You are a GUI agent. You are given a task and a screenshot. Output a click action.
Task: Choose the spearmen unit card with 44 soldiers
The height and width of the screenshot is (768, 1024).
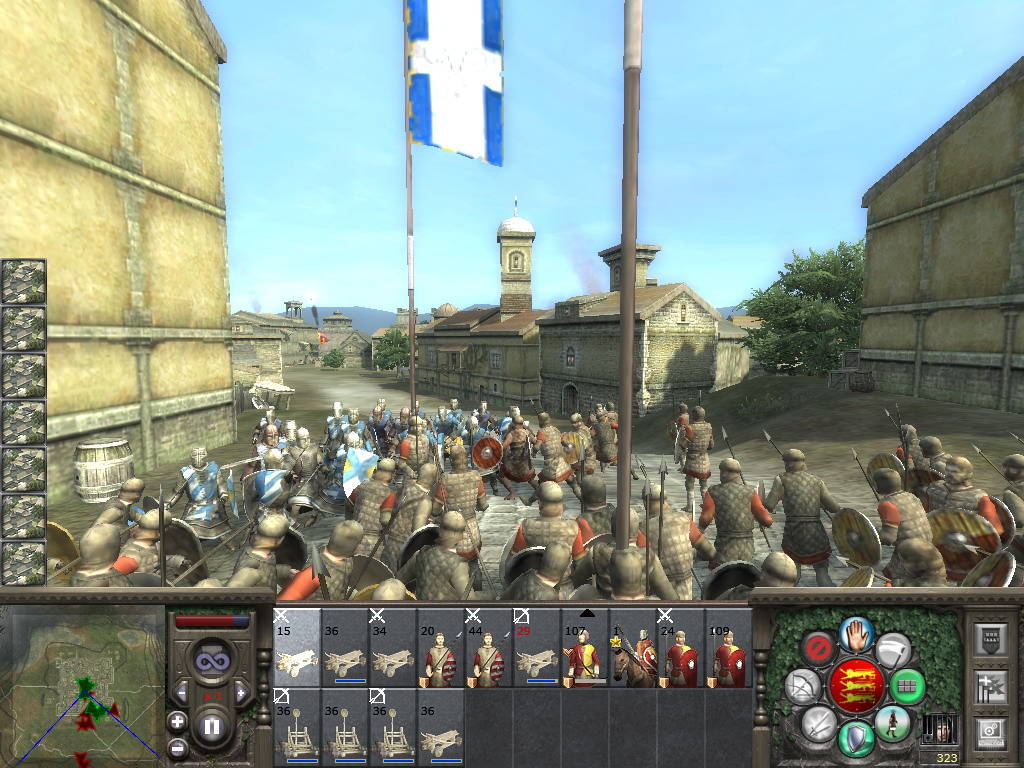point(488,648)
